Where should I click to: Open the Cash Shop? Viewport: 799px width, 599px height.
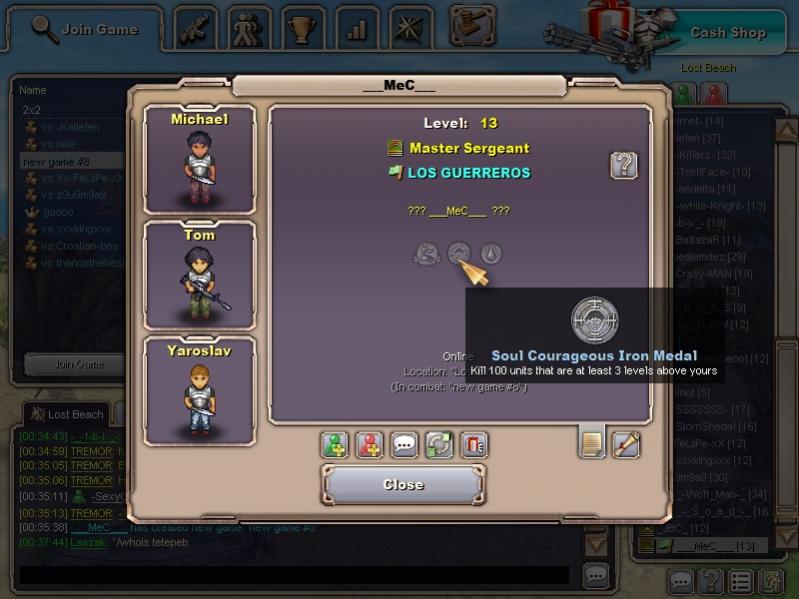pos(727,32)
